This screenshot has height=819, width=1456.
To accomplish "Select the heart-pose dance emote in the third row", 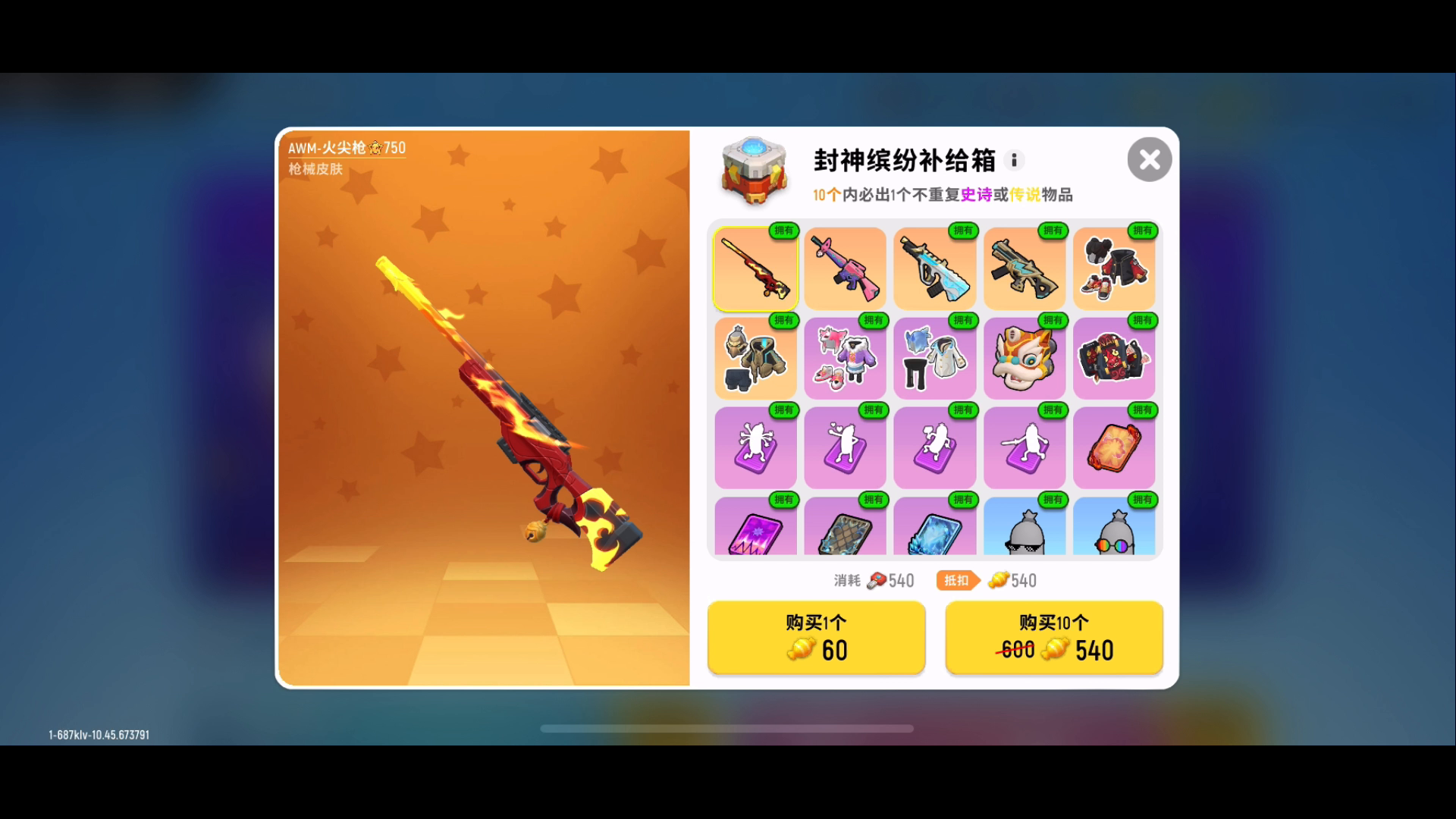I will coord(845,447).
